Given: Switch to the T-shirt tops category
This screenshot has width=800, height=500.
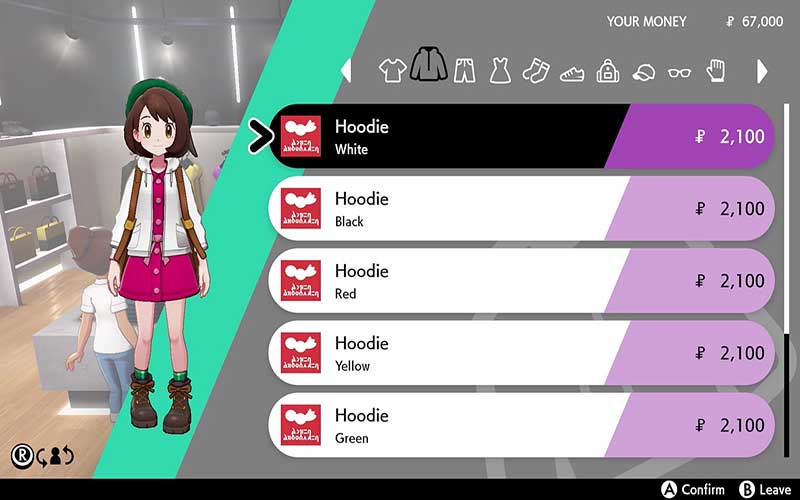Looking at the screenshot, I should pyautogui.click(x=393, y=71).
